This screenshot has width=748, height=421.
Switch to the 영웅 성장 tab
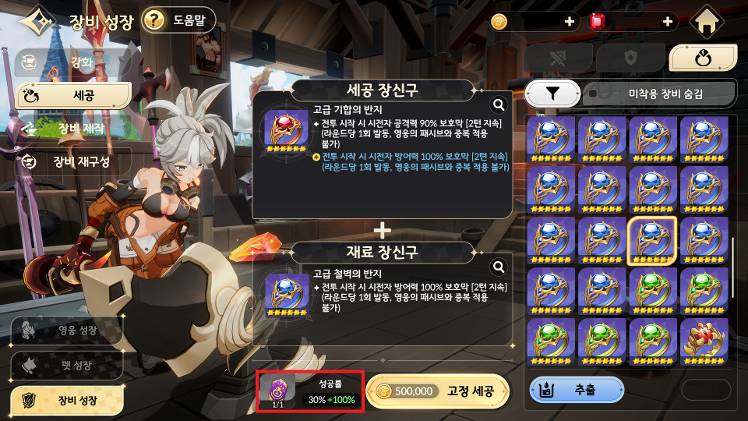(x=68, y=331)
